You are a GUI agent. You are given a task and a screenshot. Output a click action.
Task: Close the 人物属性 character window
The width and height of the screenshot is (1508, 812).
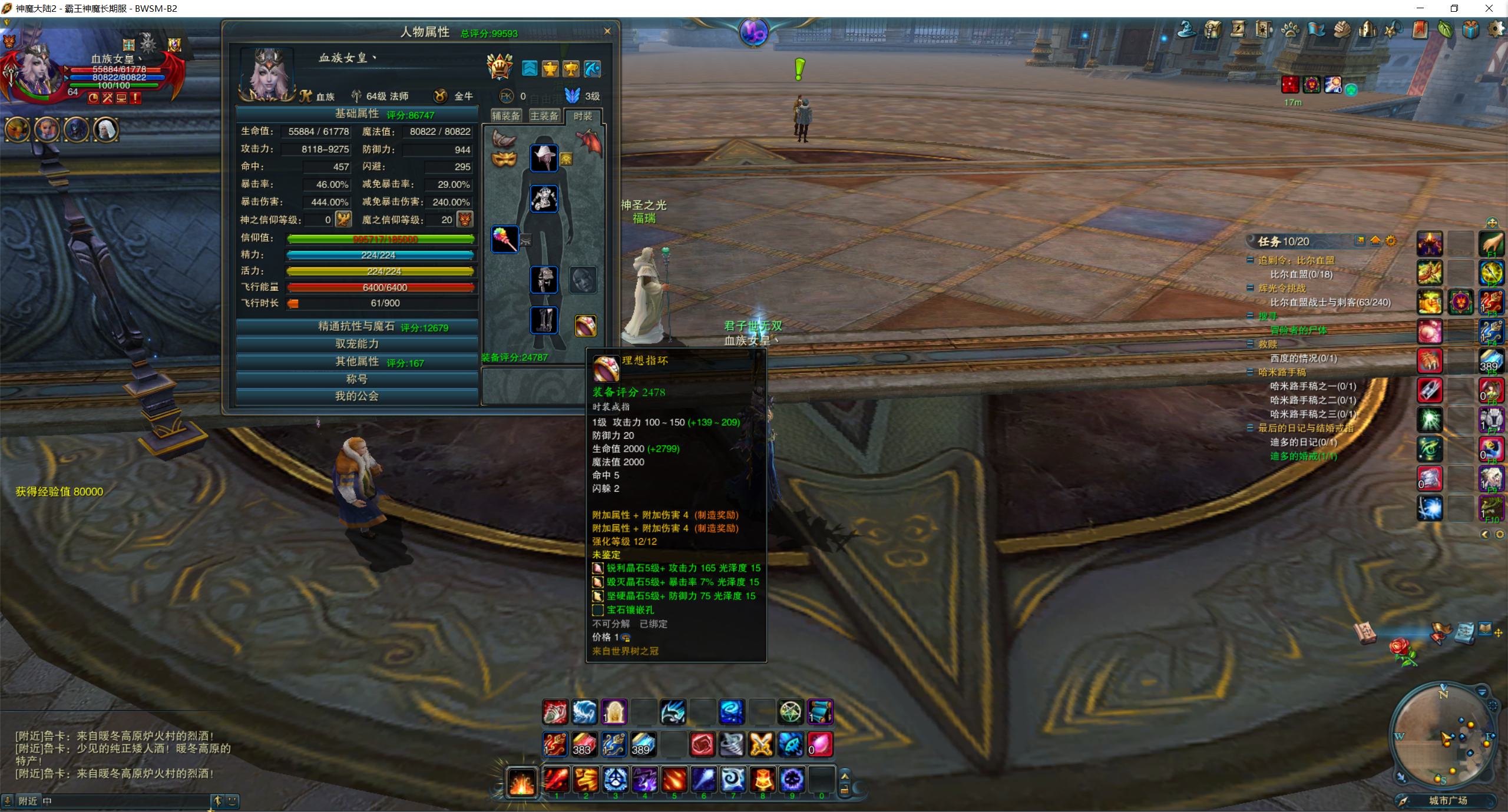click(x=607, y=31)
